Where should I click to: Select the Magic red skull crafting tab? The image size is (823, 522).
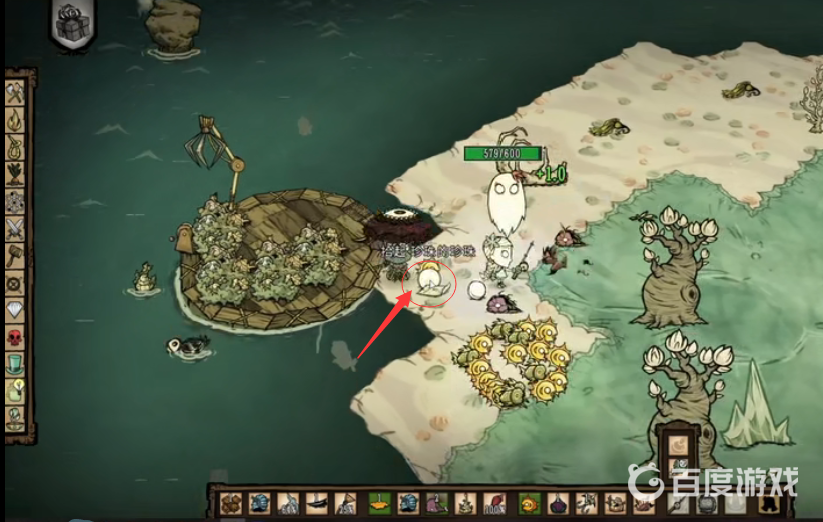coord(16,337)
